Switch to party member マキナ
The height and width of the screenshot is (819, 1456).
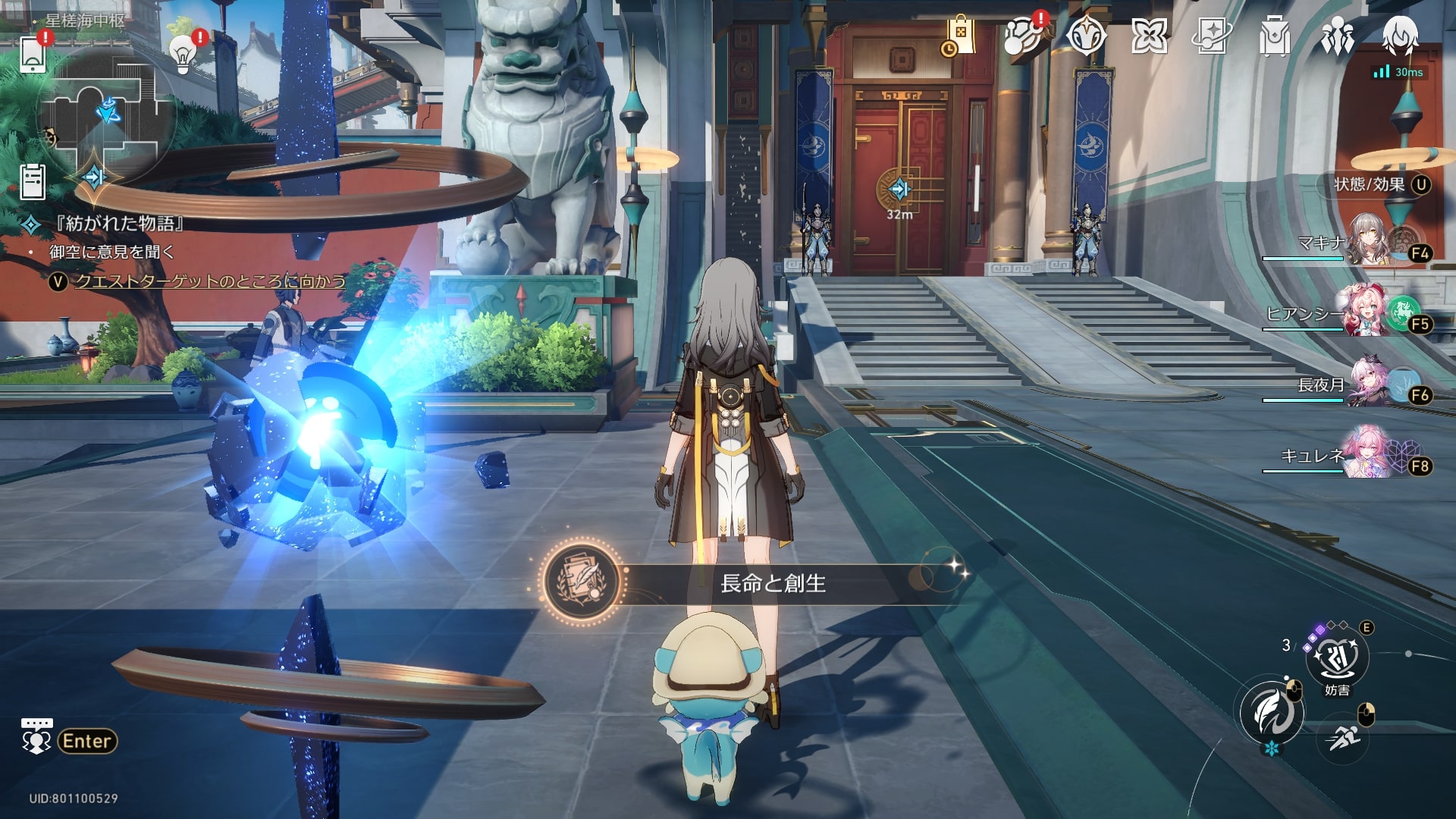[x=1371, y=239]
